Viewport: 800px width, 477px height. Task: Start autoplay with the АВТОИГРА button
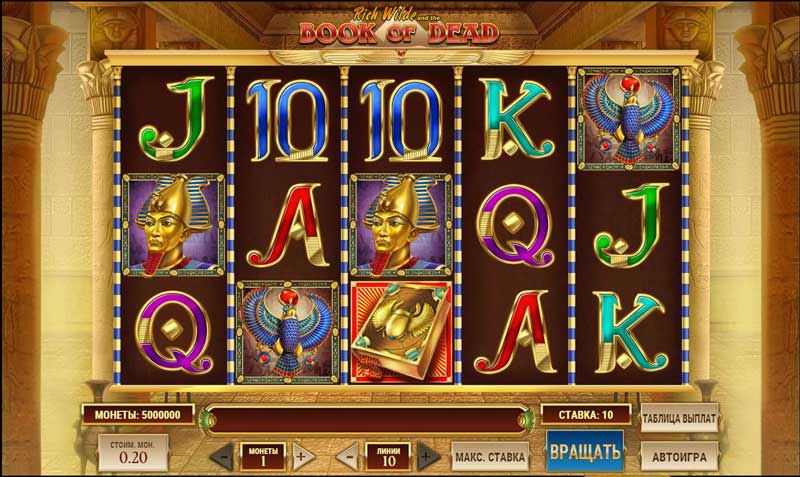pos(680,457)
